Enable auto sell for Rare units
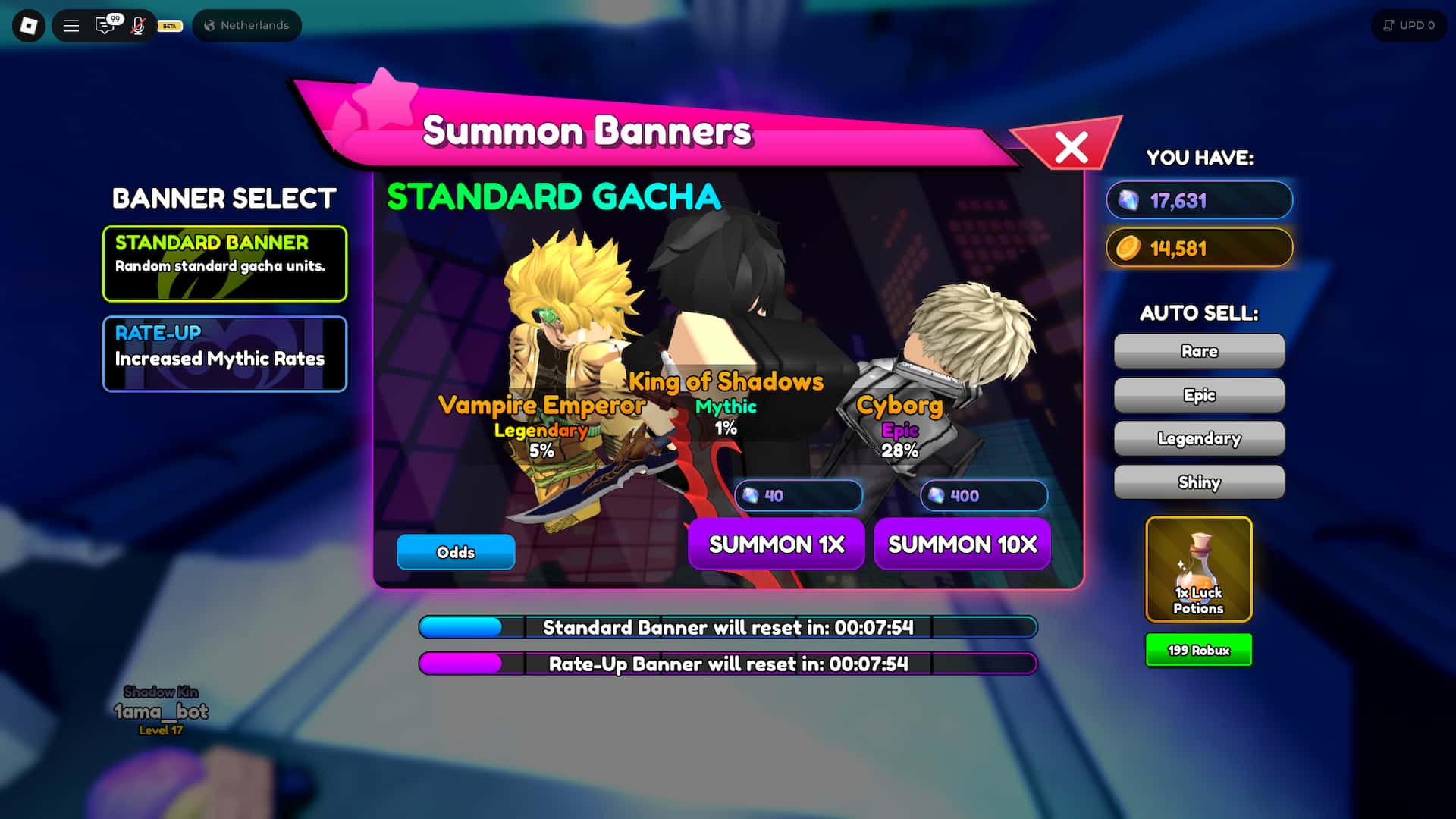This screenshot has height=819, width=1456. 1198,350
